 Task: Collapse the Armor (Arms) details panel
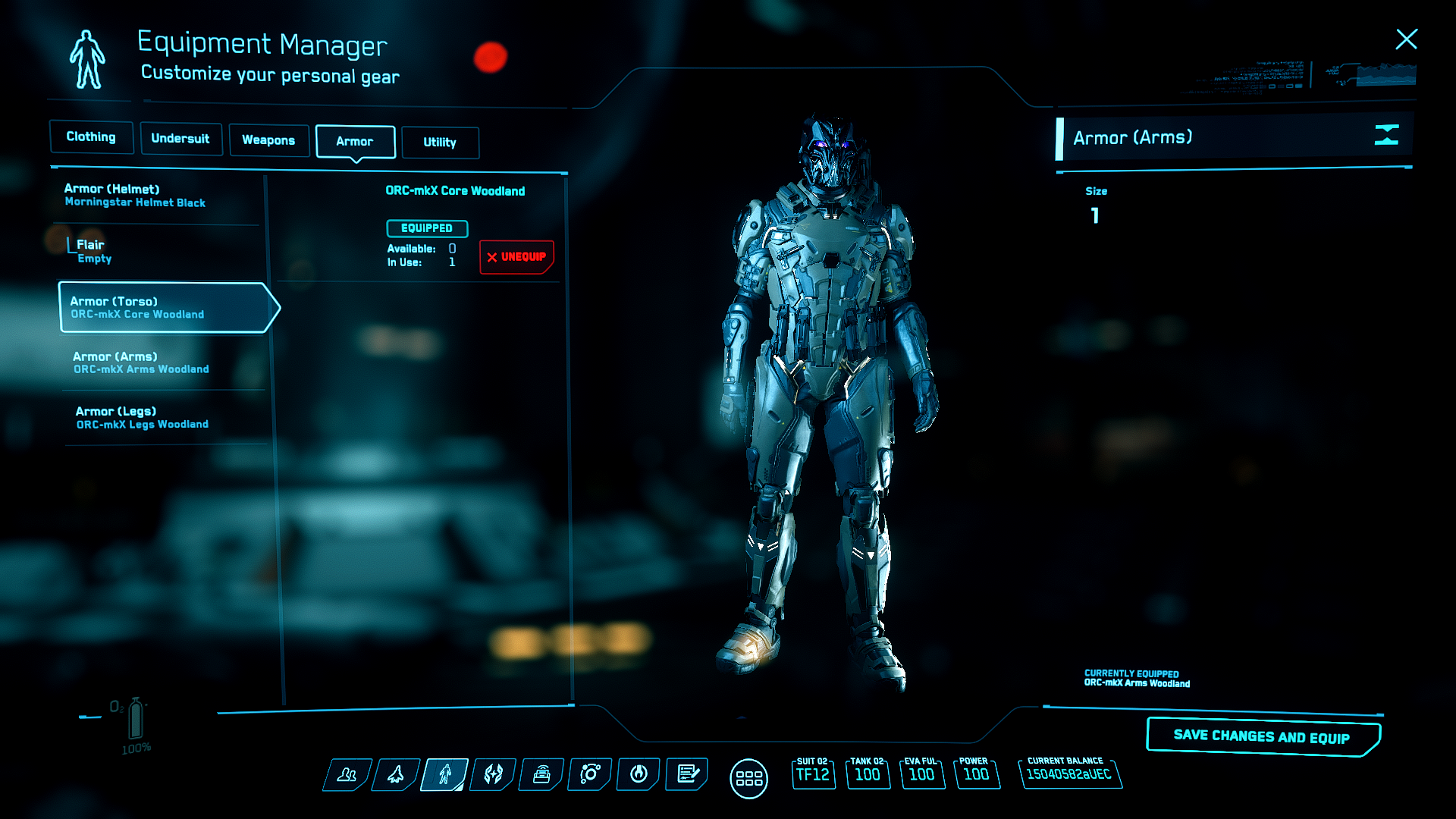click(1386, 136)
